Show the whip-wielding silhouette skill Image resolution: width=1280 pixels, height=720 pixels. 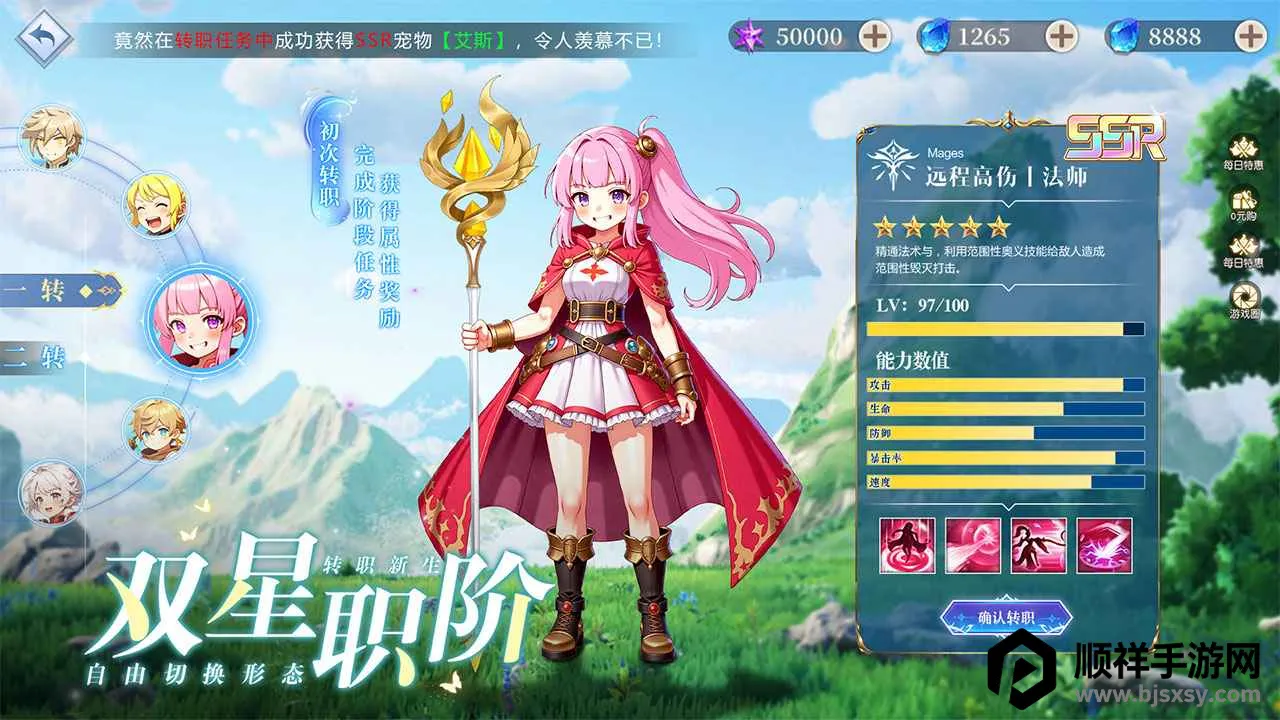[1038, 546]
